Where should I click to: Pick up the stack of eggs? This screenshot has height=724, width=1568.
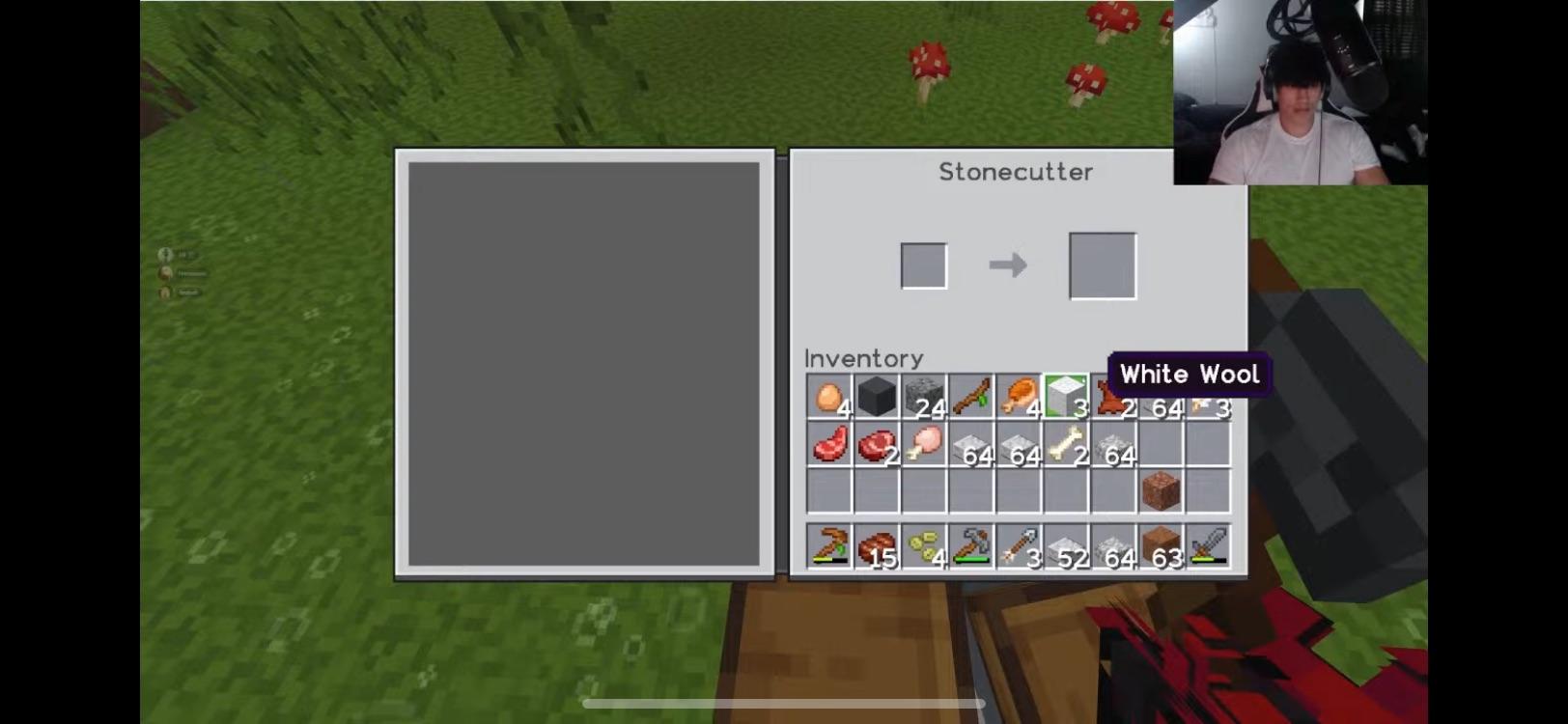pyautogui.click(x=830, y=396)
